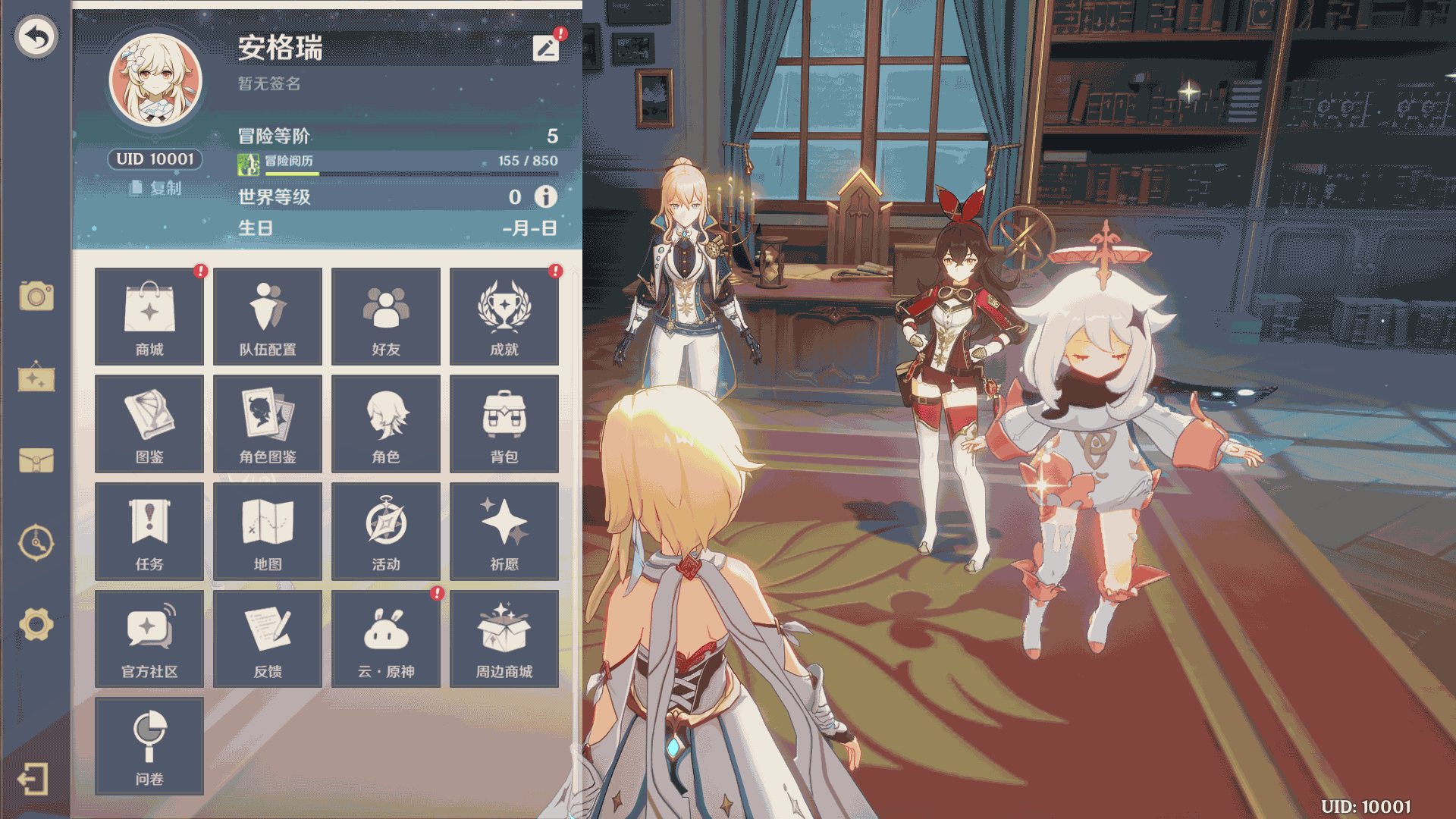Open 队伍配置 party setup

268,316
